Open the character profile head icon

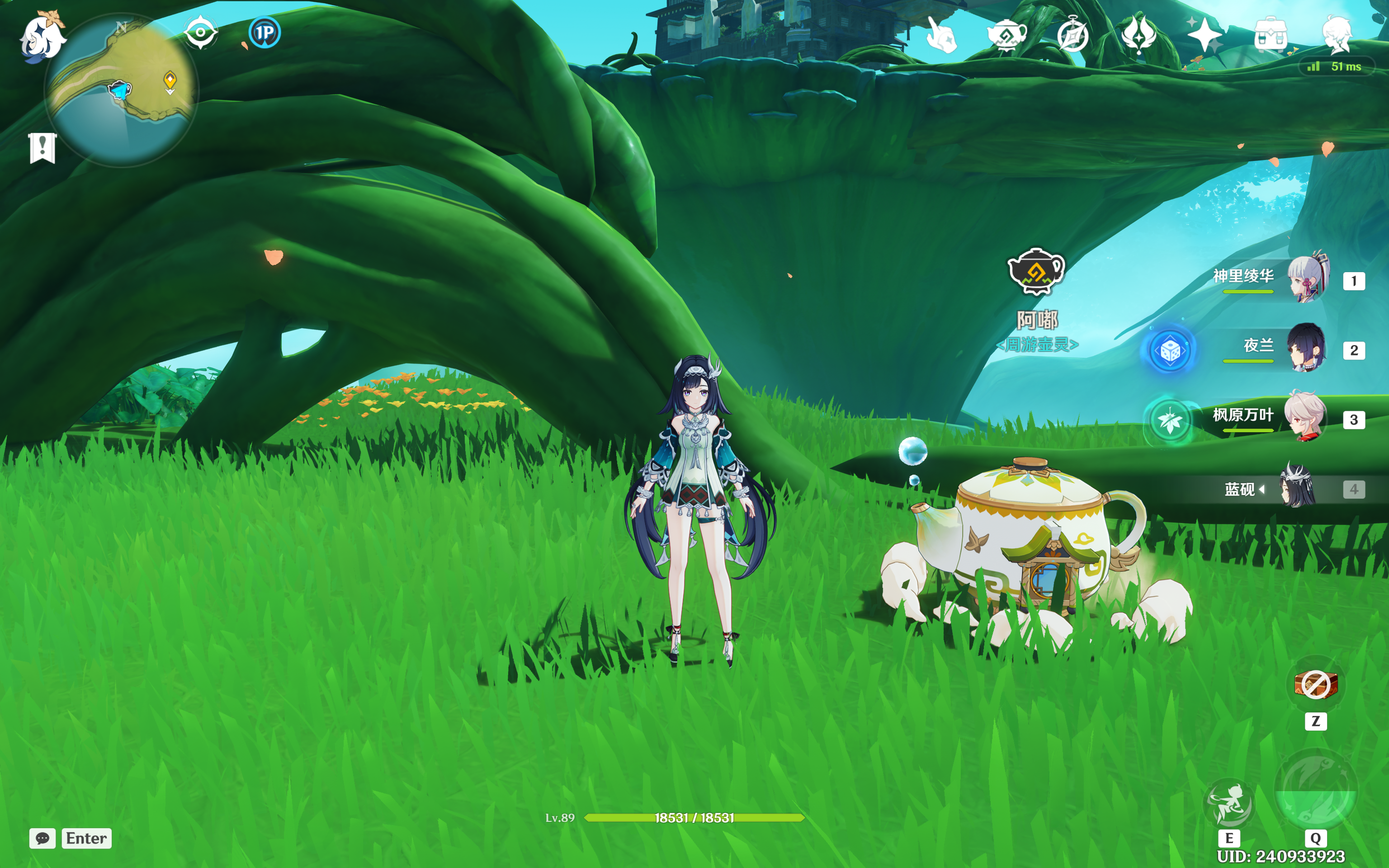pos(1337,35)
